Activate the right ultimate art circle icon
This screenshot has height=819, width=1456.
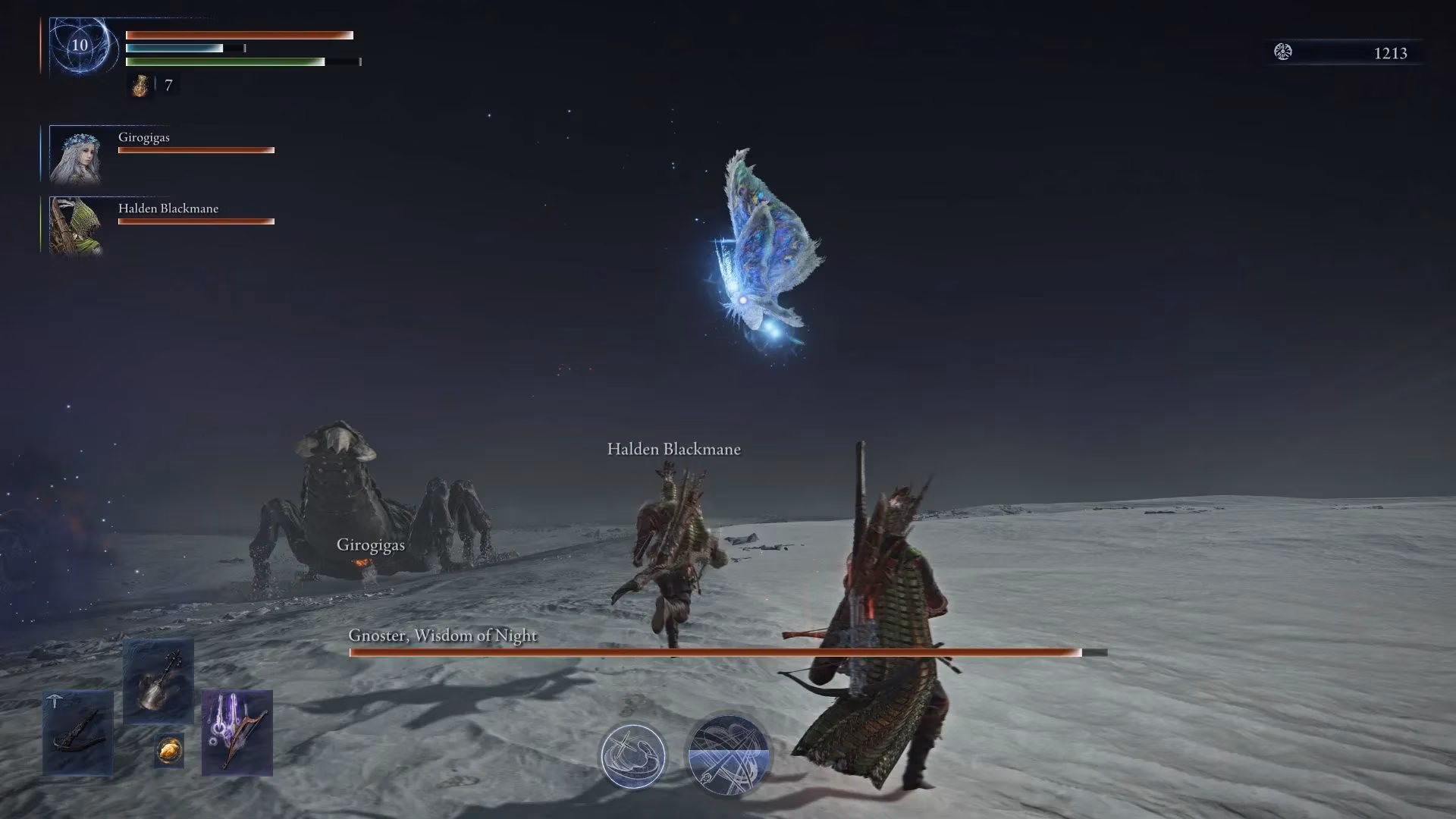click(x=730, y=756)
